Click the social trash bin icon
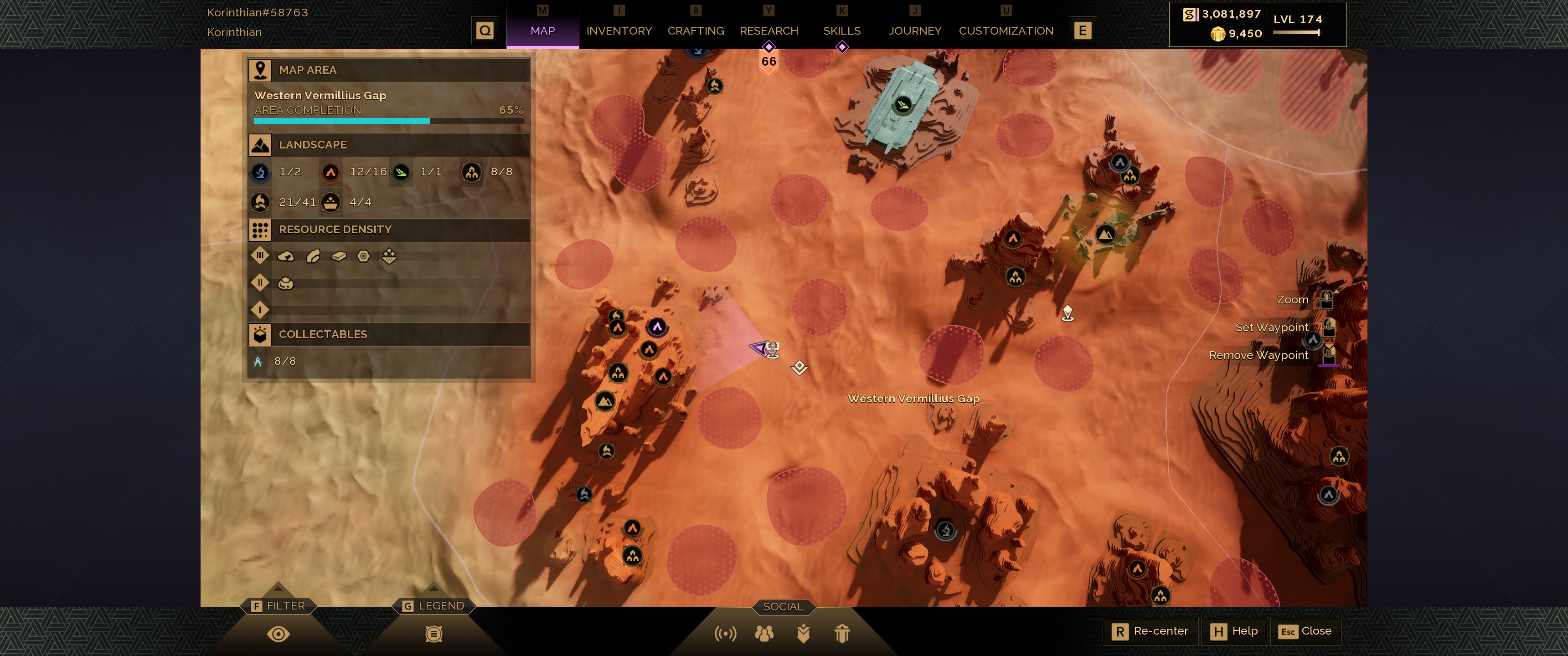This screenshot has width=1568, height=656. click(842, 634)
